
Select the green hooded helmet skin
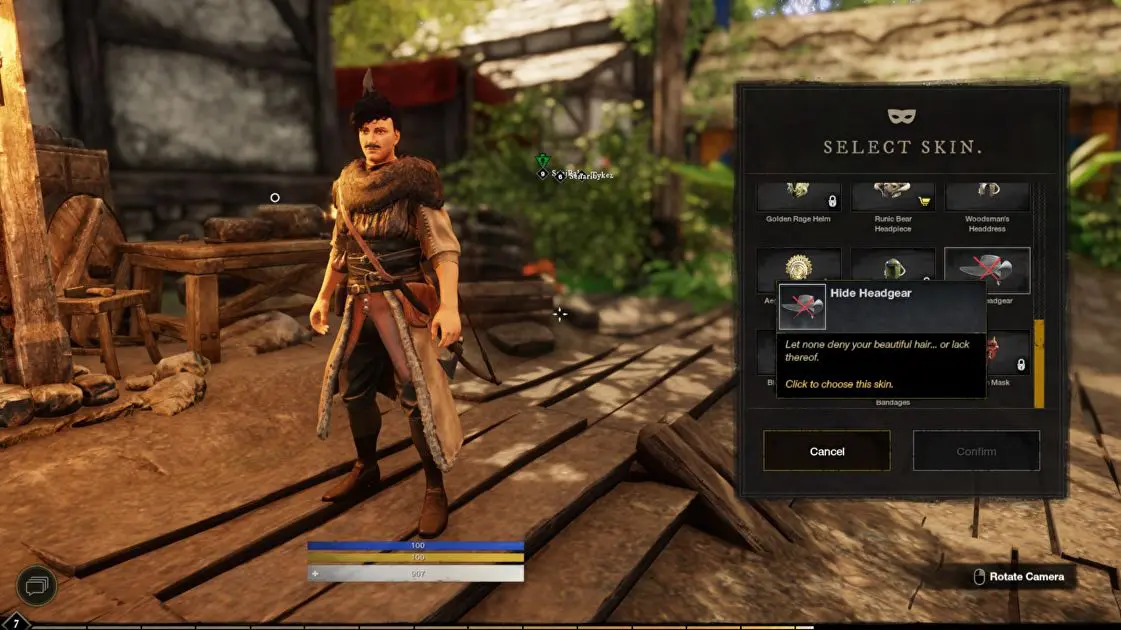(x=893, y=266)
